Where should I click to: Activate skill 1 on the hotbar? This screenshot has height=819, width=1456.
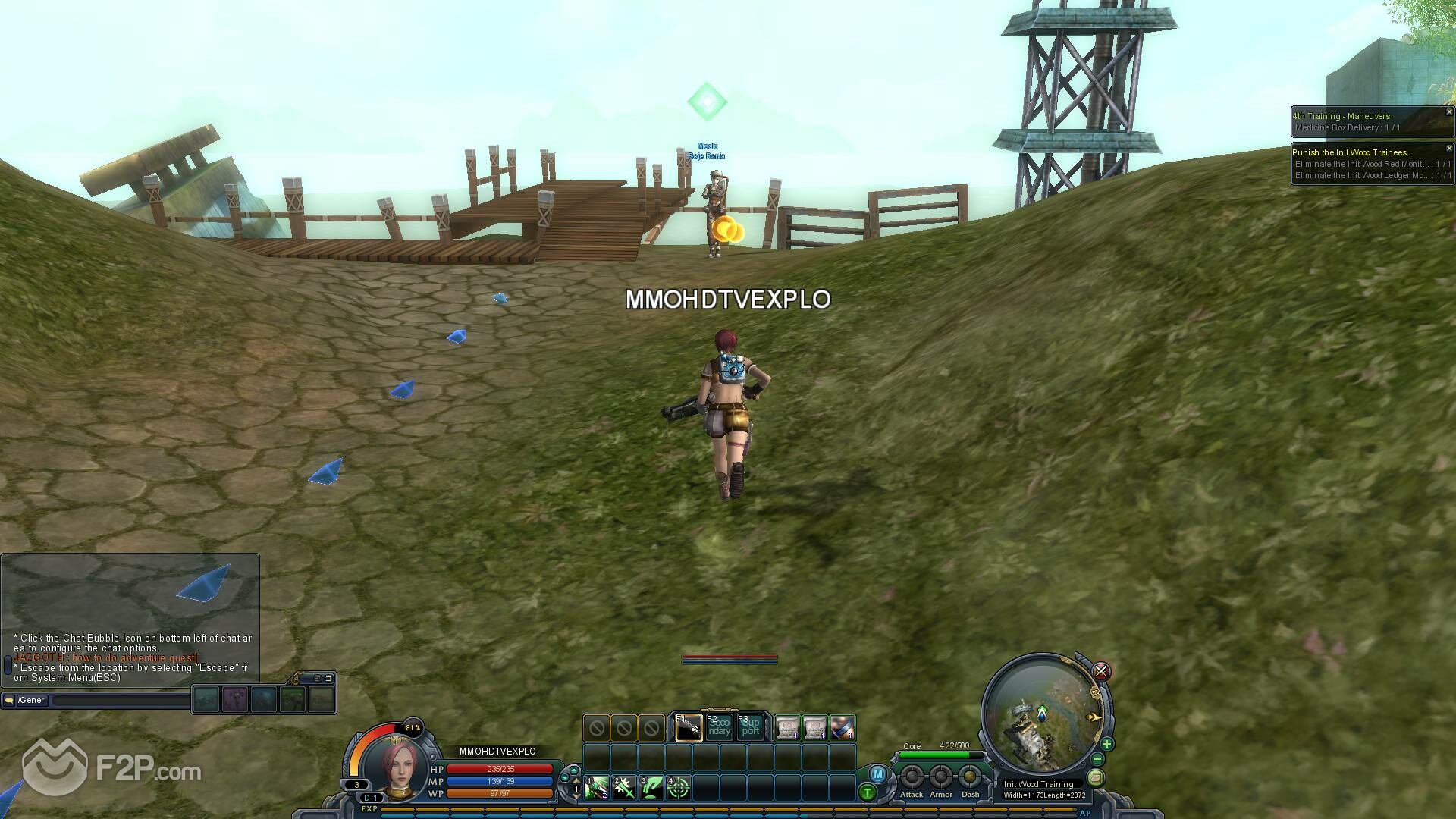596,788
